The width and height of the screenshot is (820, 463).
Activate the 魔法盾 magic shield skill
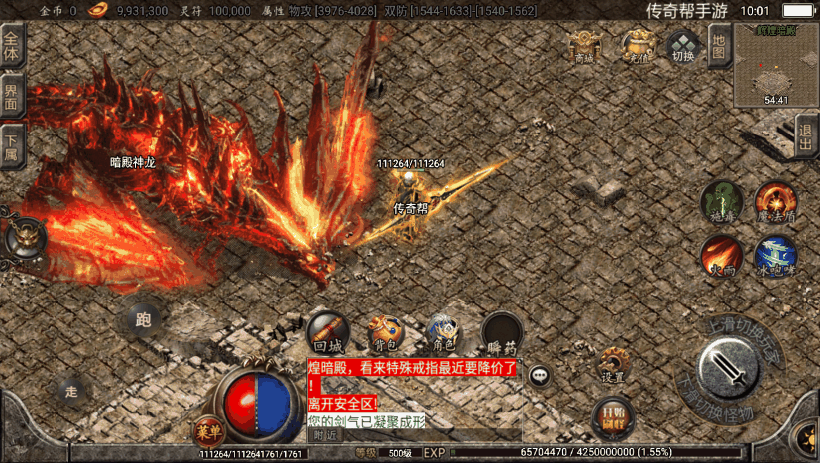click(775, 201)
